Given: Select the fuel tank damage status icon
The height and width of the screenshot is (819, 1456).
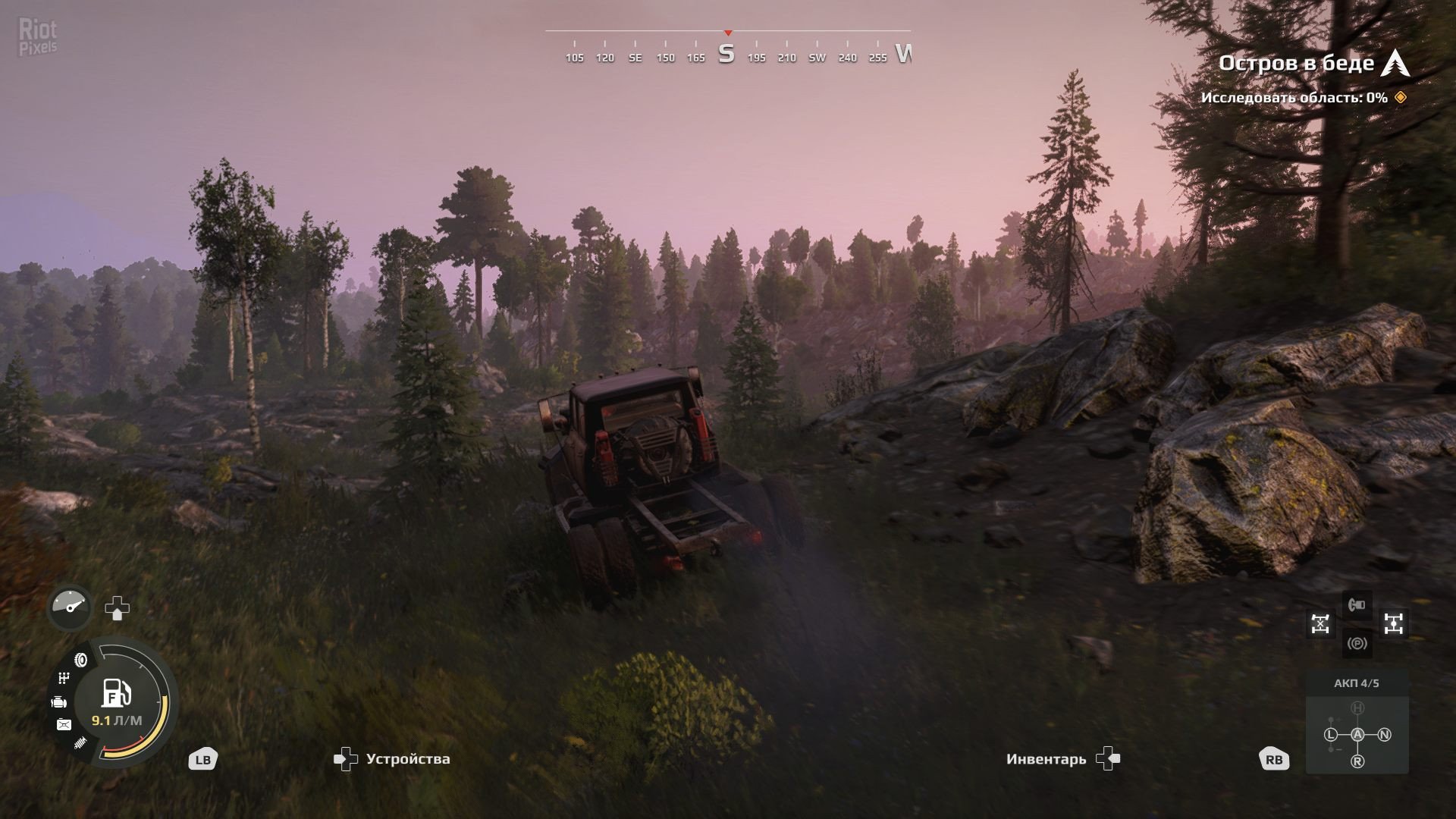Looking at the screenshot, I should 64,725.
